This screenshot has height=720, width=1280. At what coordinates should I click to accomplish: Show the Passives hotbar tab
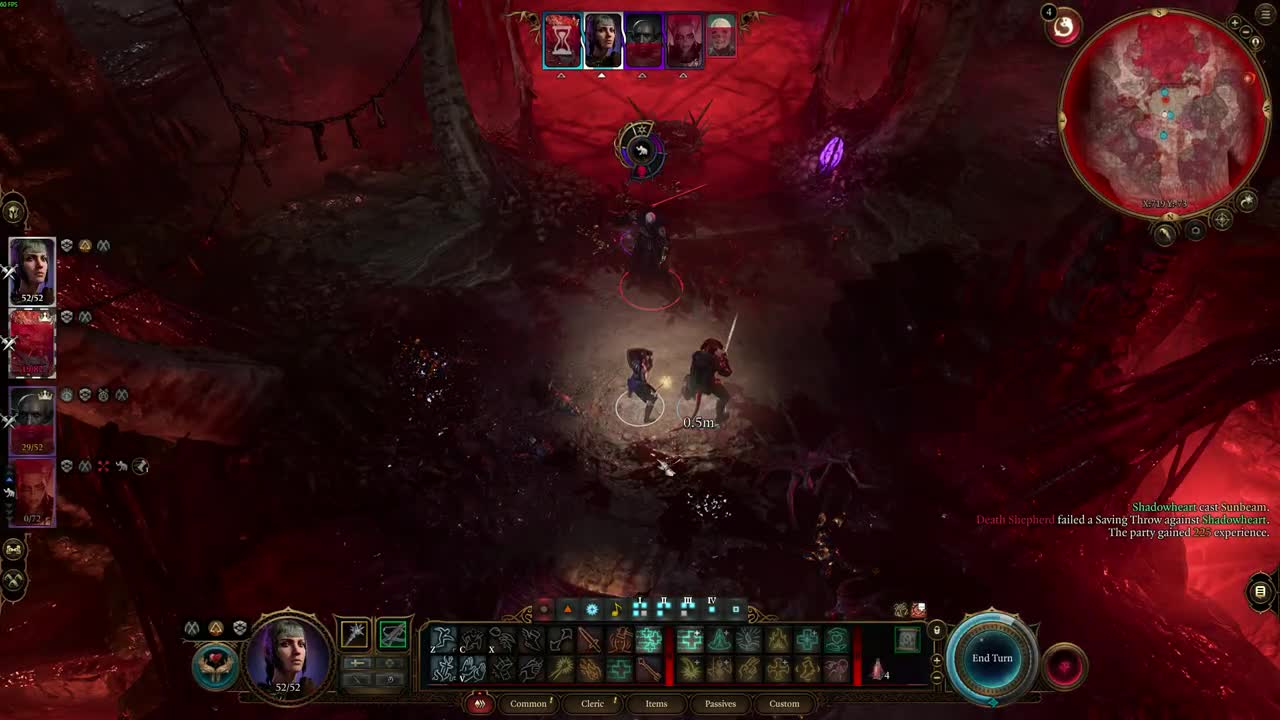click(x=720, y=704)
